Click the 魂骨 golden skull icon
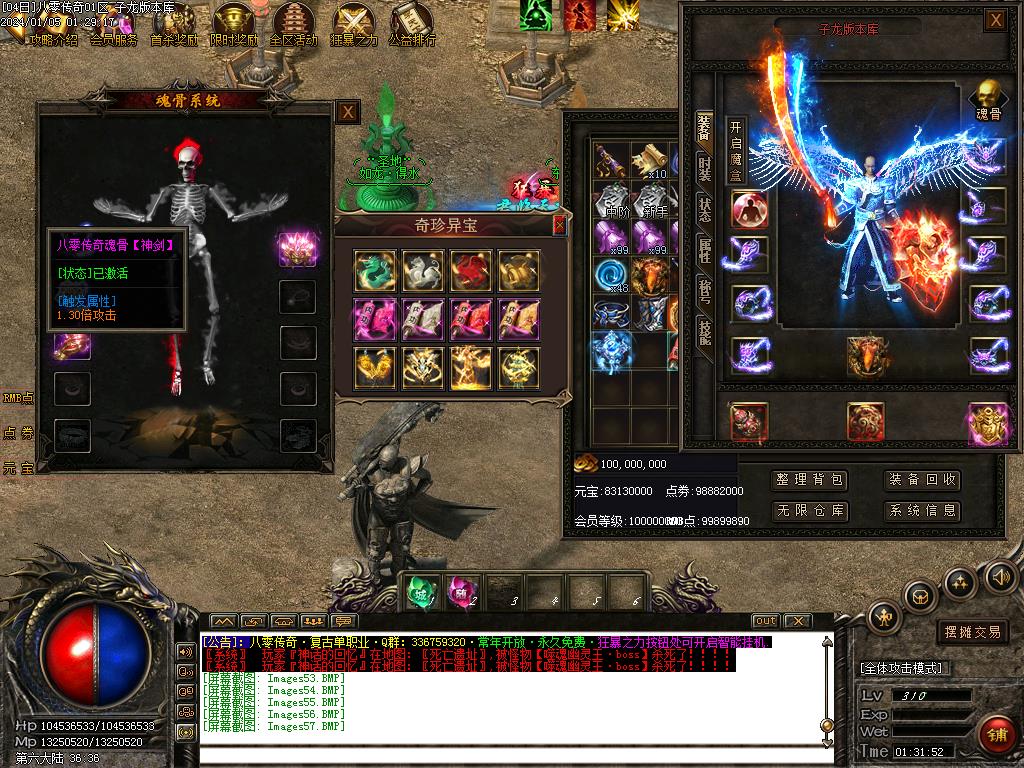 point(987,99)
